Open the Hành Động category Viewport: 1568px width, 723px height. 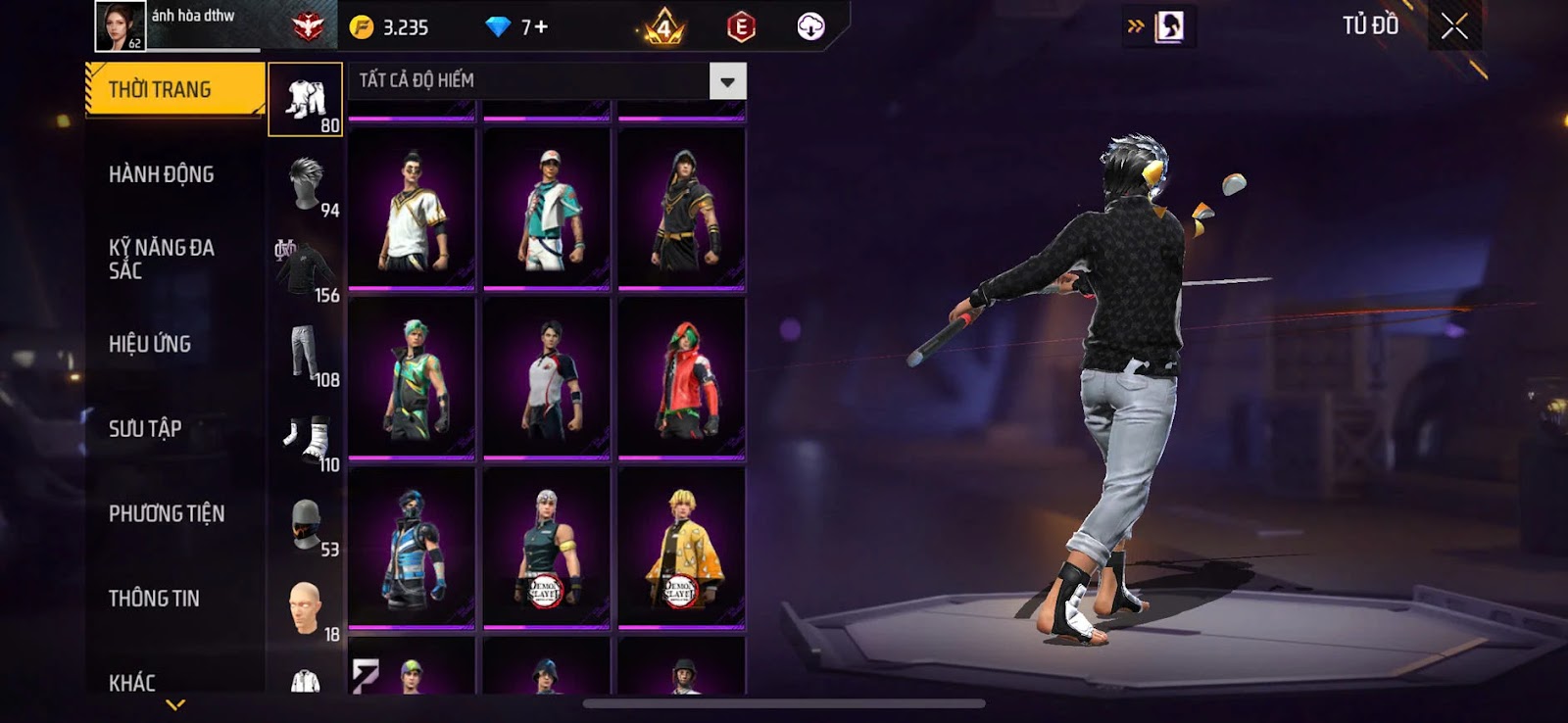[162, 174]
